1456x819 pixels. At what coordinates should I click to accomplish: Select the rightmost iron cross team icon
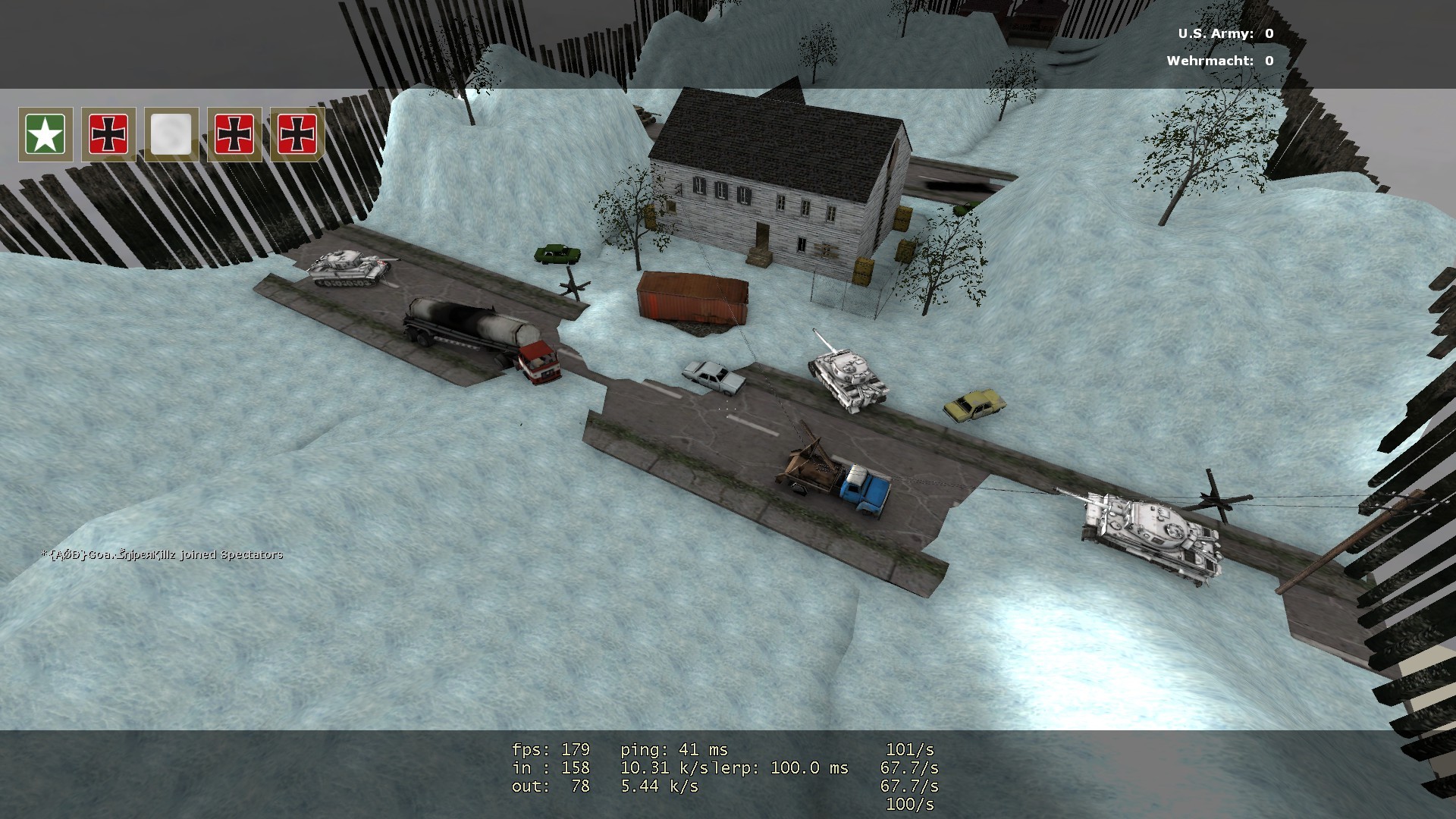pos(299,135)
